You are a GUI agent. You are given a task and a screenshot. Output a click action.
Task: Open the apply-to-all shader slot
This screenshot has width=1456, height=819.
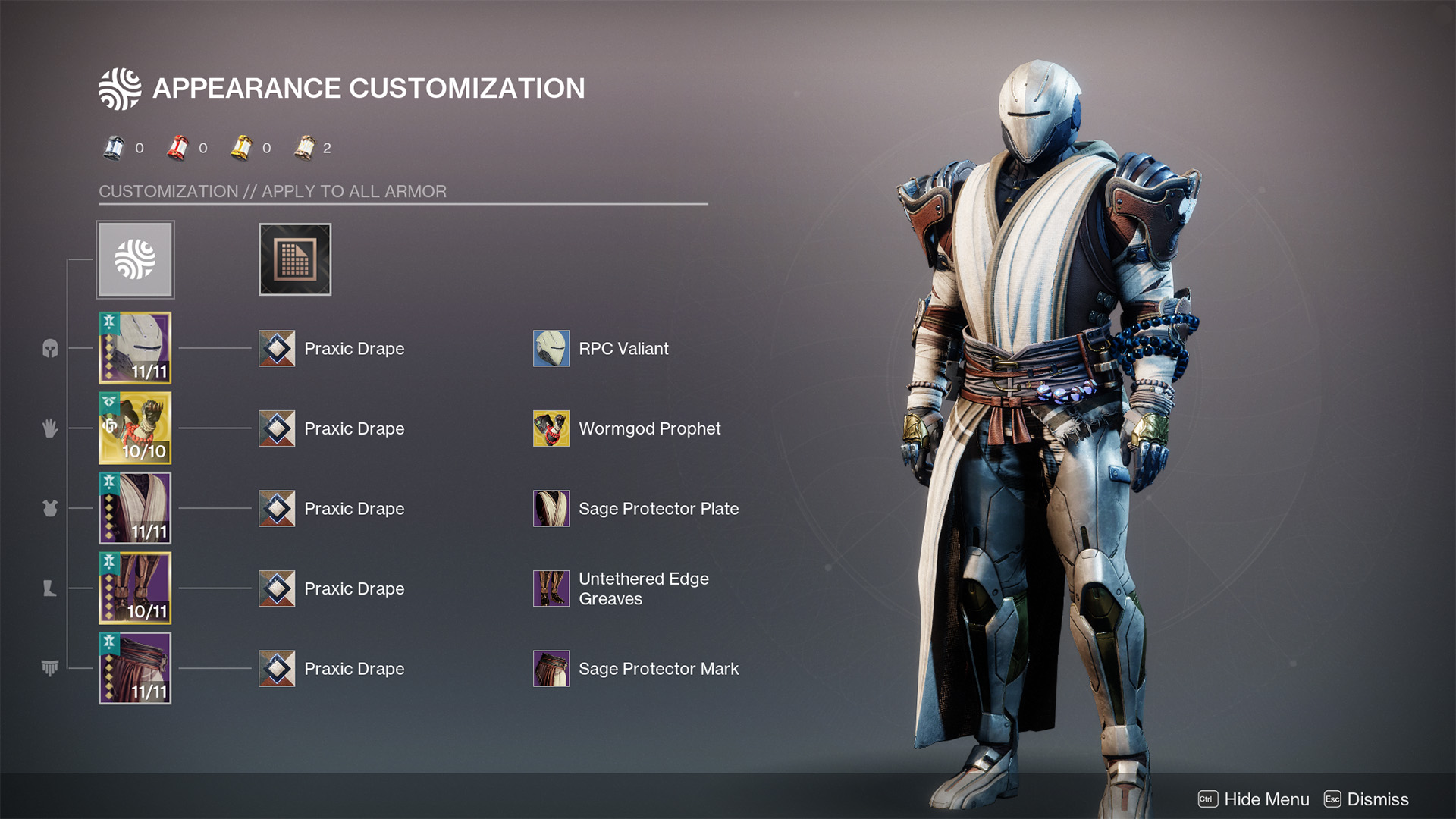[x=295, y=259]
